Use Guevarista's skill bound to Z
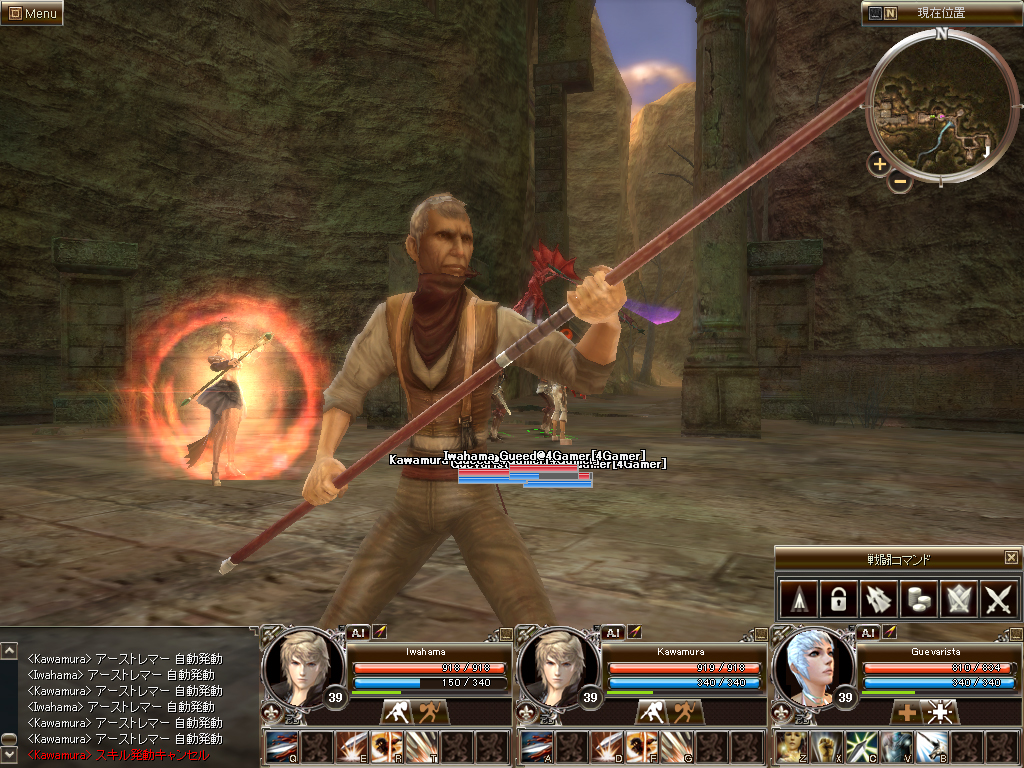1024x768 pixels. coord(791,747)
